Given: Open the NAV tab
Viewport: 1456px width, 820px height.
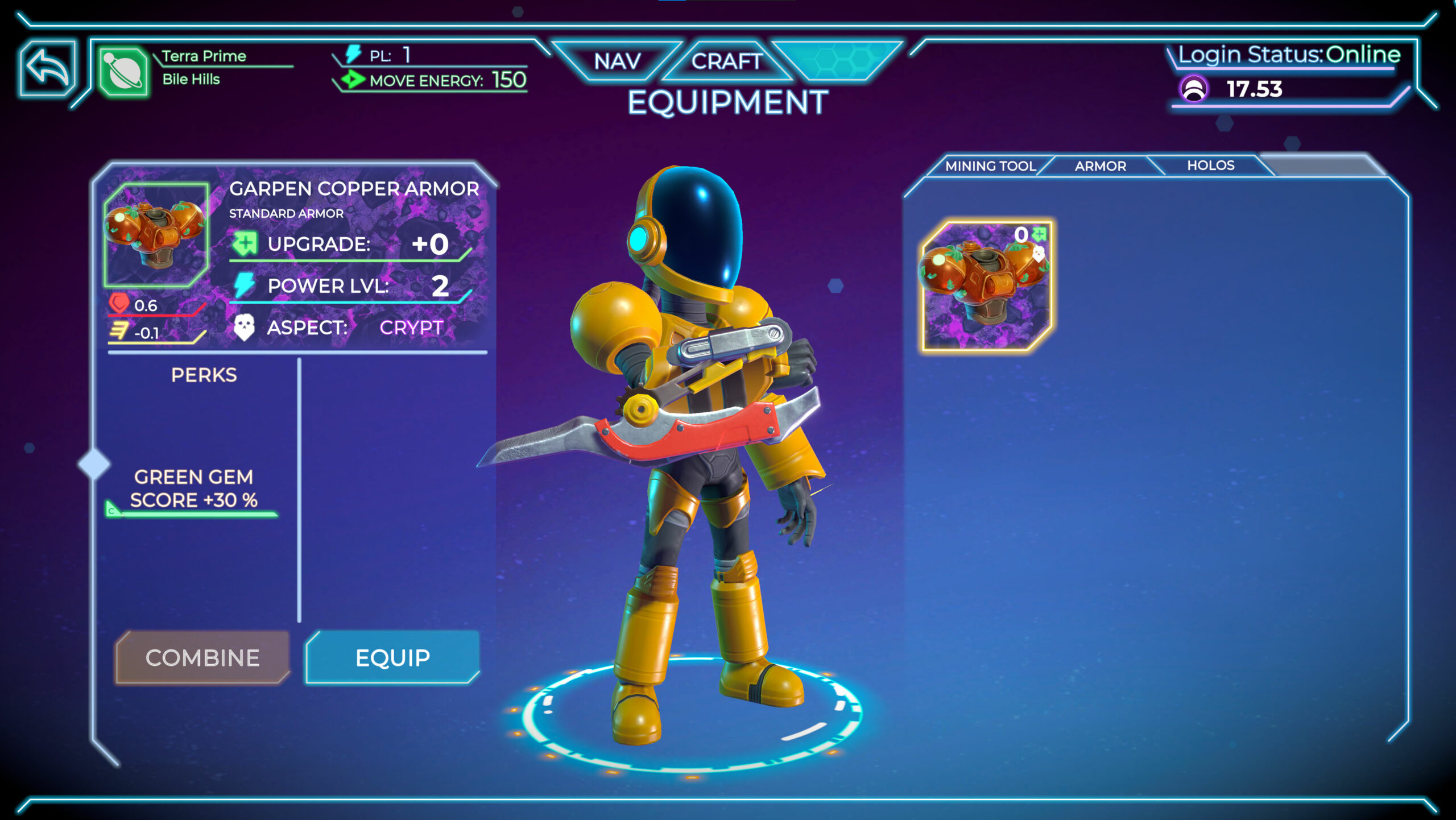Looking at the screenshot, I should (617, 61).
